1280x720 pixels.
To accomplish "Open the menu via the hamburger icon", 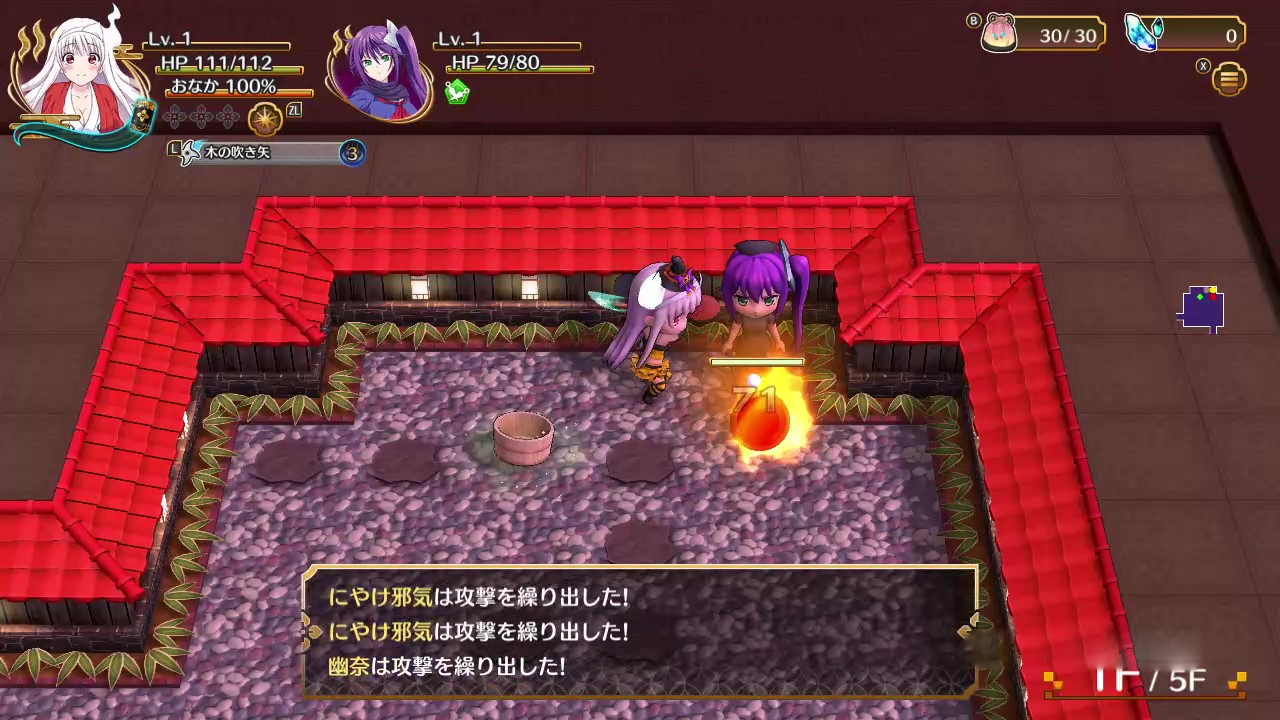I will pos(1228,77).
